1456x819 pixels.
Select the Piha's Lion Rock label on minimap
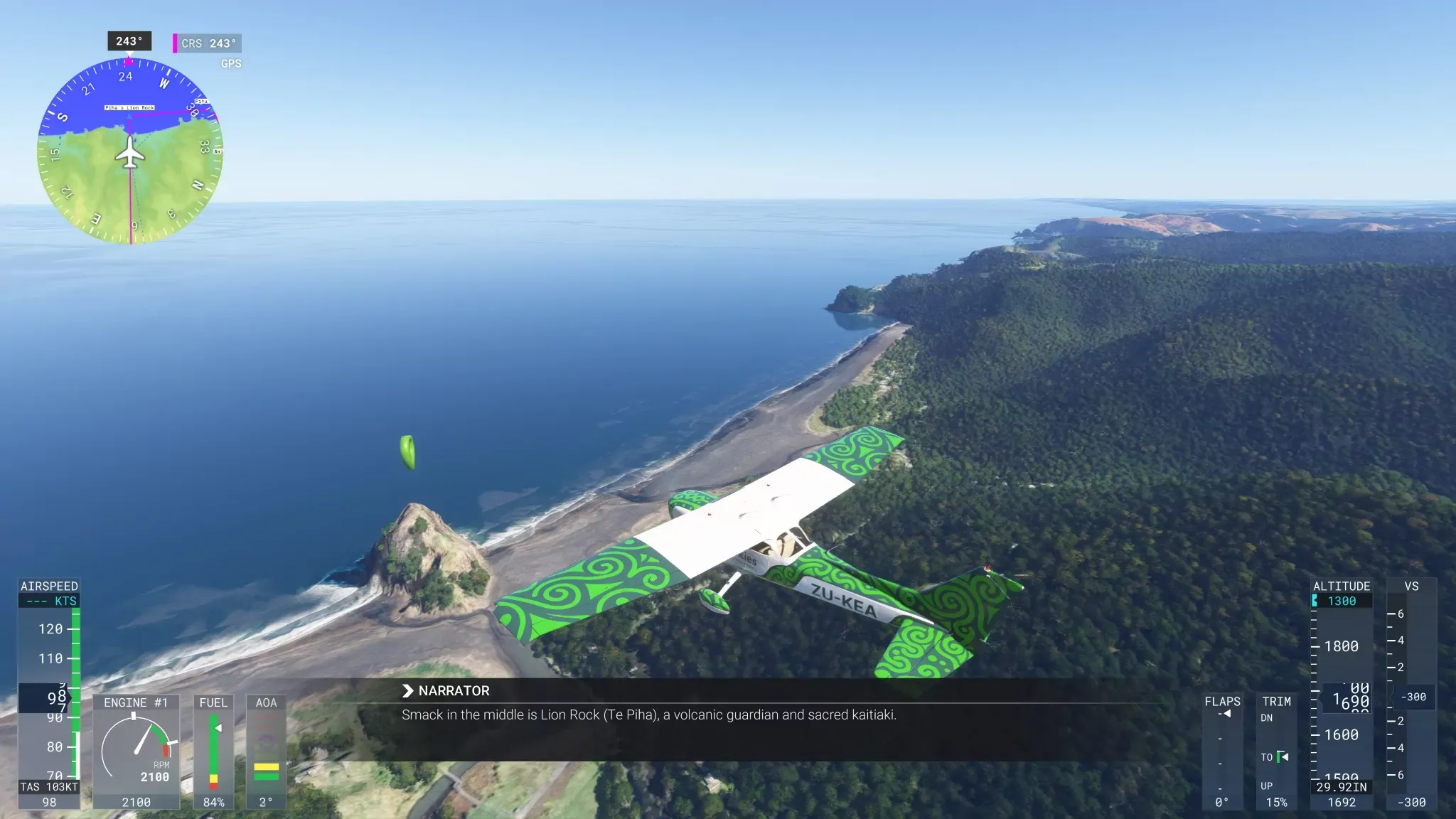point(129,108)
